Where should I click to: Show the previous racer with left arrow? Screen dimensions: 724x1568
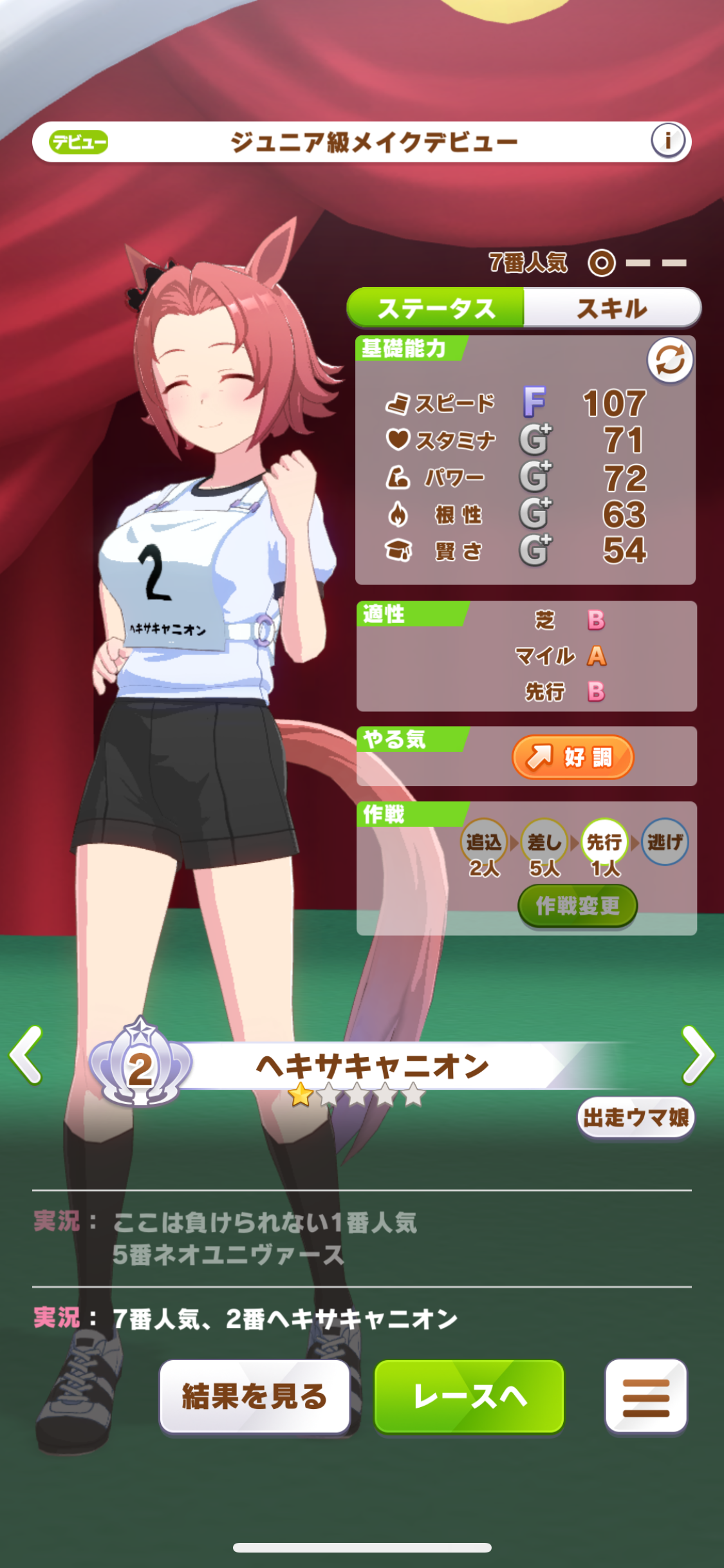coord(26,1055)
